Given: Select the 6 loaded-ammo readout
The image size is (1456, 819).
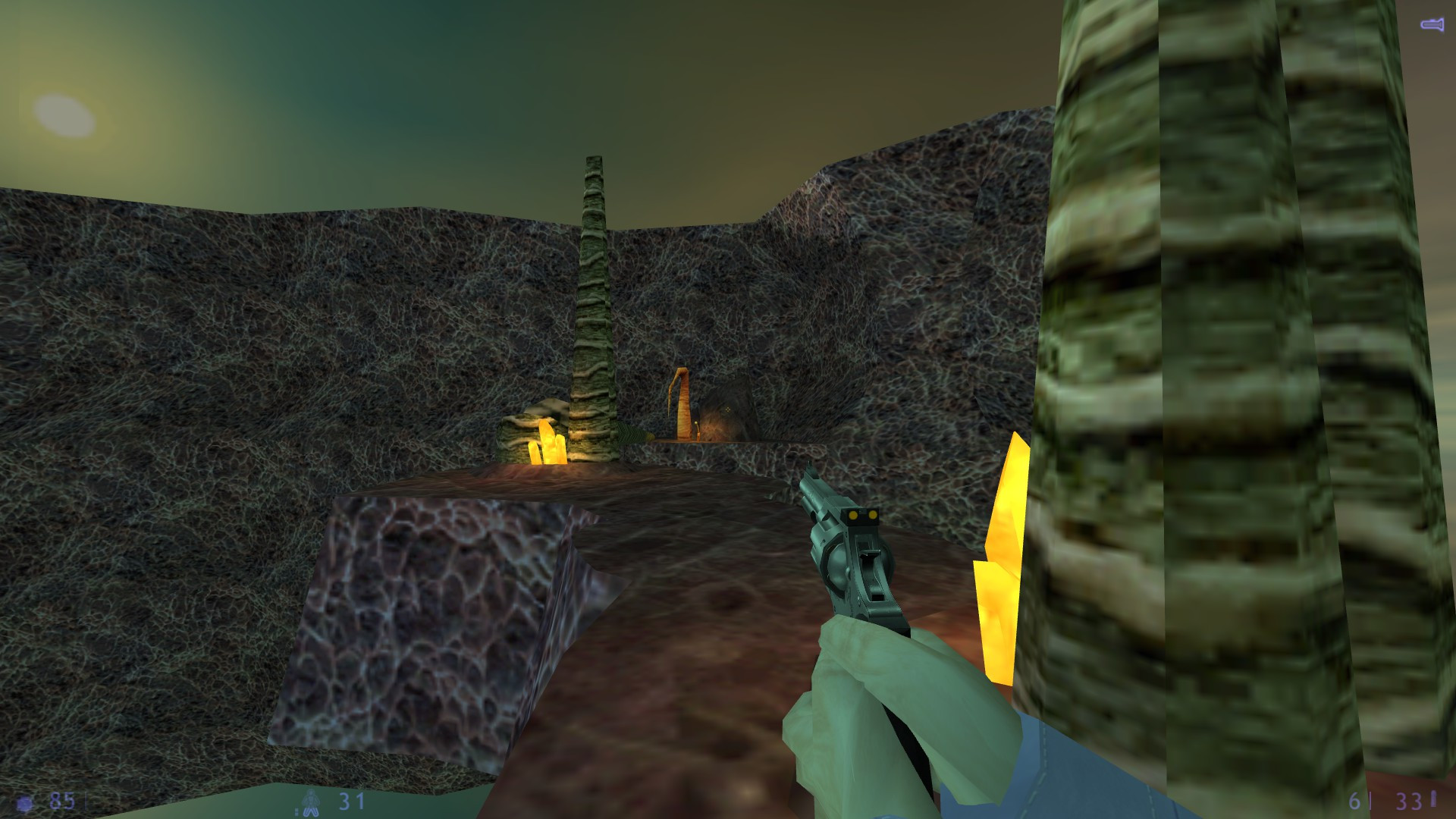Looking at the screenshot, I should pos(1355,800).
